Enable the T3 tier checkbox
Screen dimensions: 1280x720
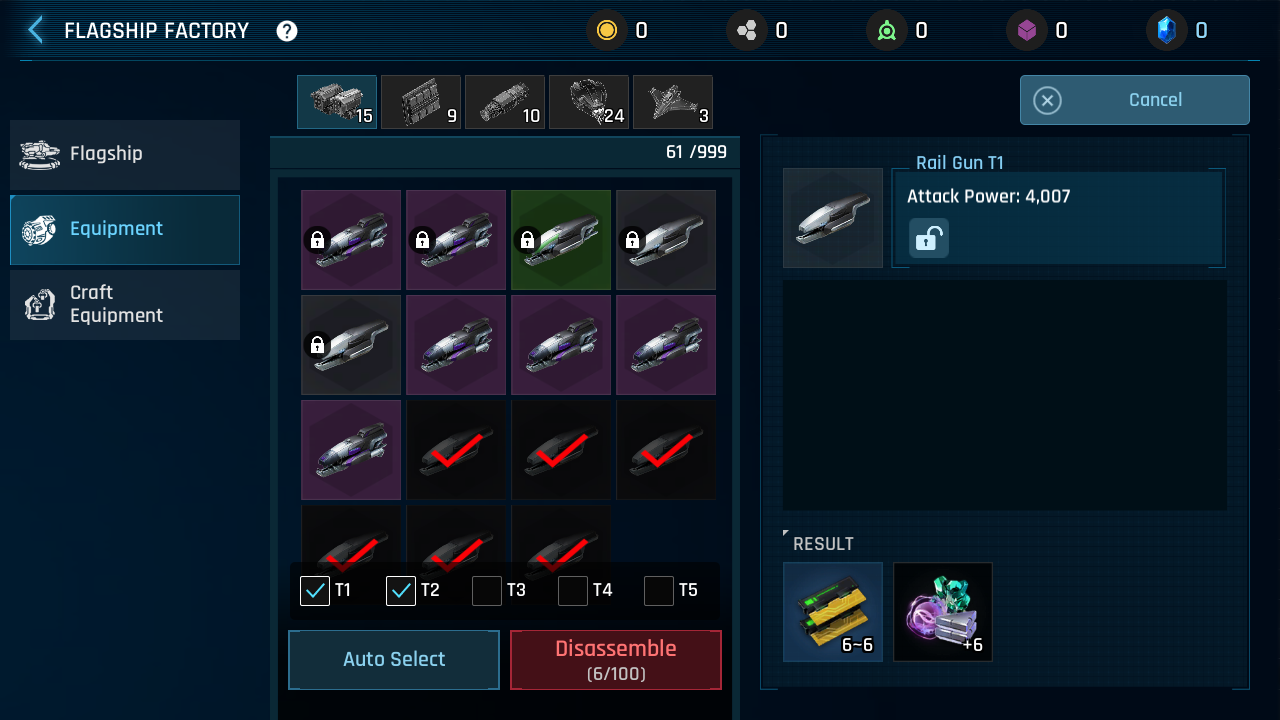tap(487, 591)
